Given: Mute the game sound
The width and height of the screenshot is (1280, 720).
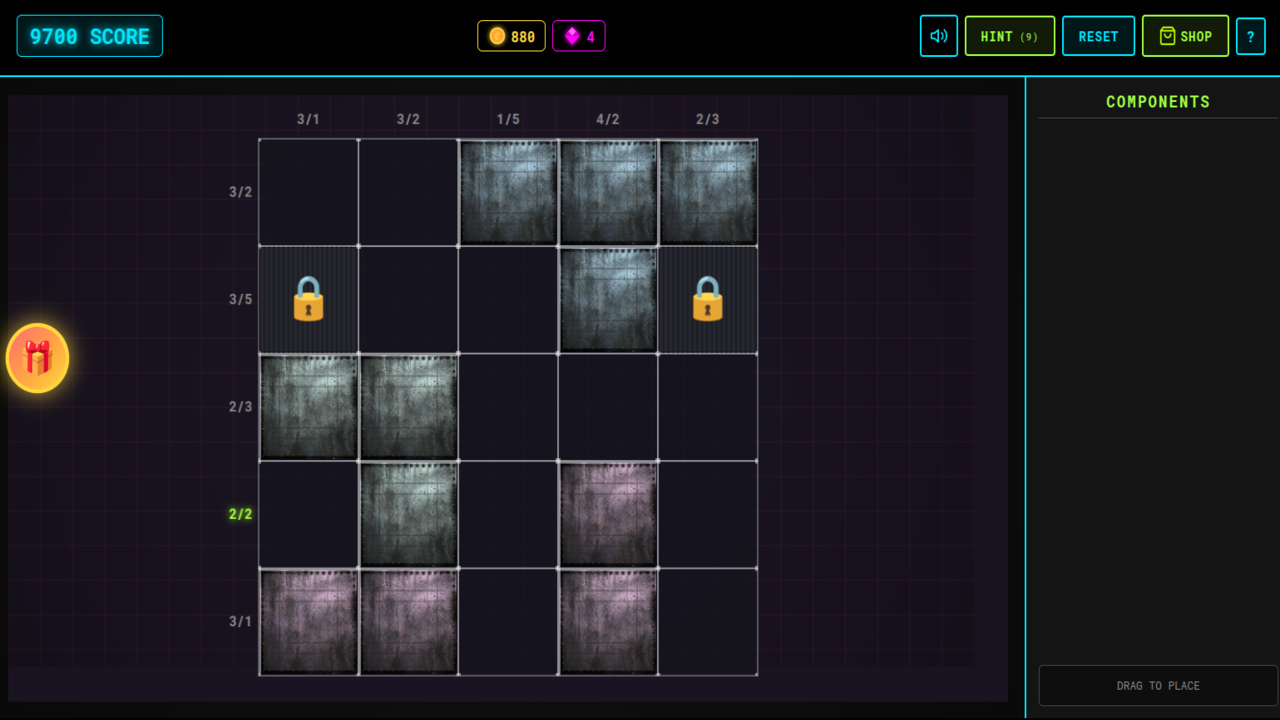Looking at the screenshot, I should click(x=938, y=35).
